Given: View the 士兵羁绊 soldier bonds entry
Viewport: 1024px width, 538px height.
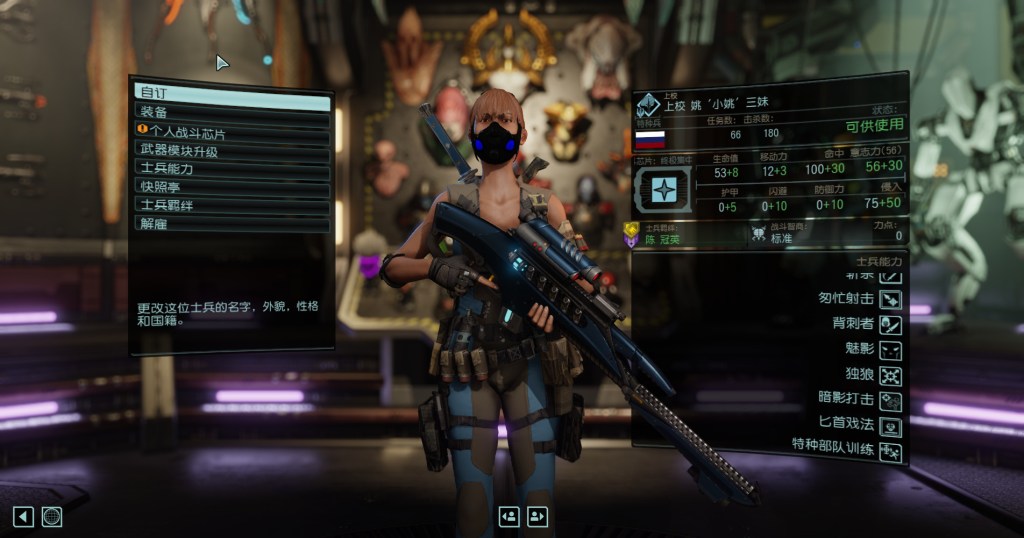Looking at the screenshot, I should (x=232, y=204).
